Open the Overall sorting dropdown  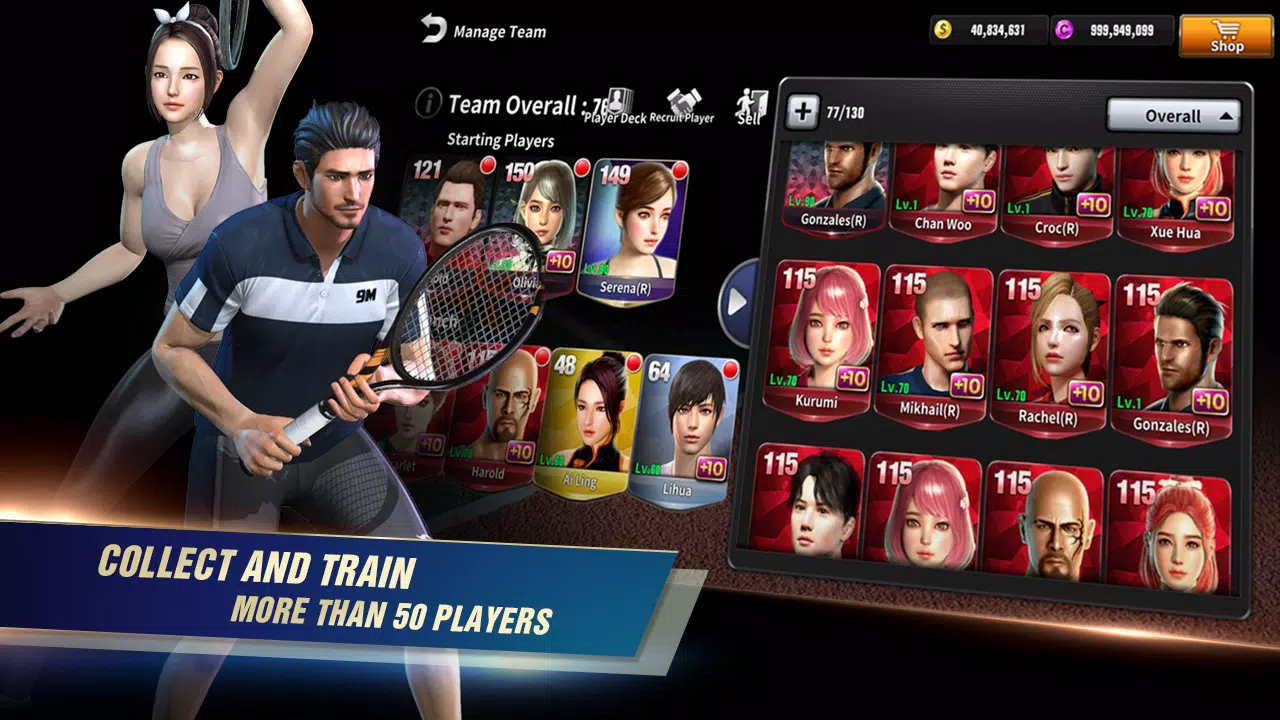point(1175,116)
